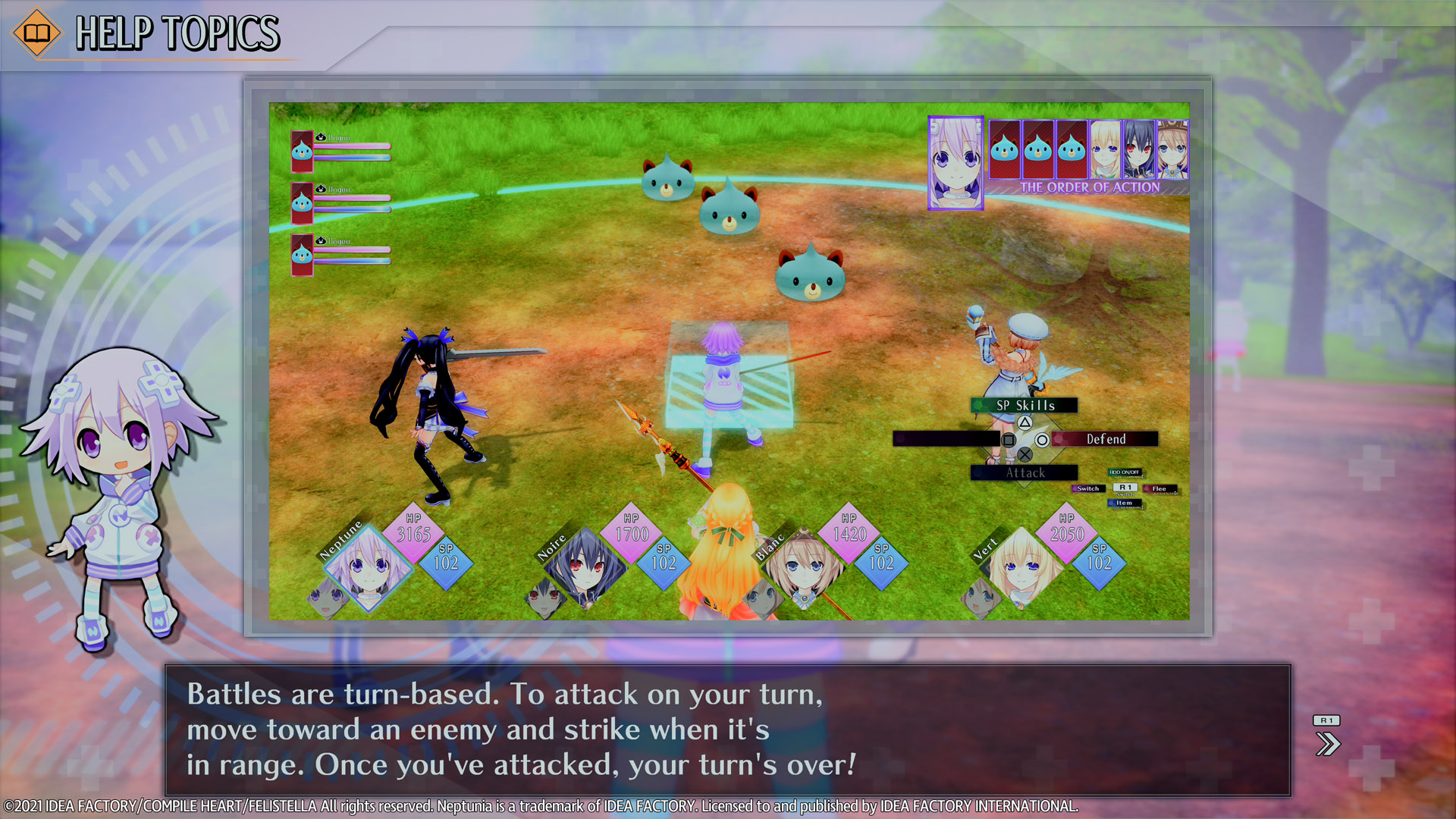The width and height of the screenshot is (1456, 819).
Task: Select the Flee option label
Action: coord(1159,489)
